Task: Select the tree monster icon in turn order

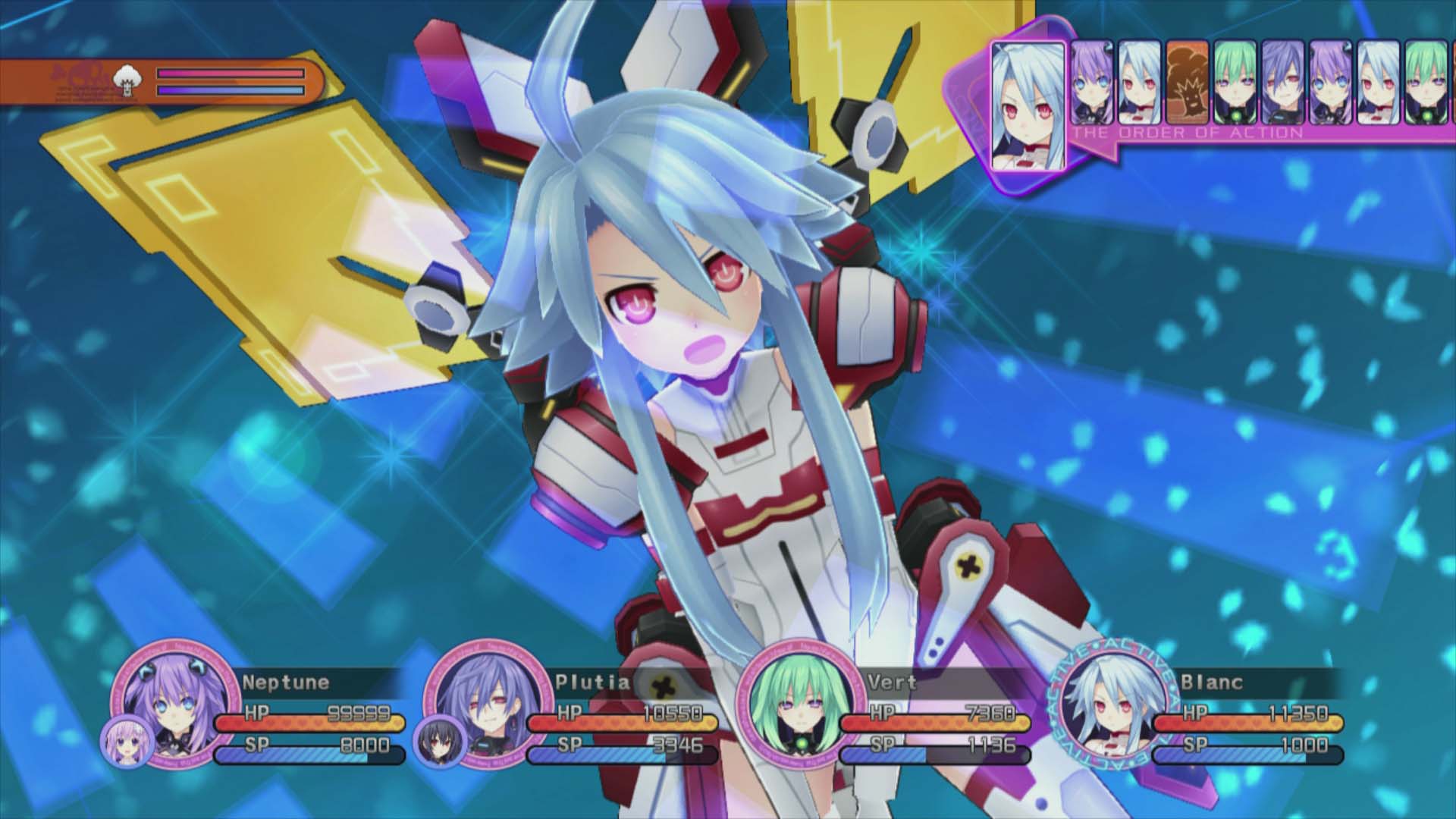Action: (x=1188, y=83)
